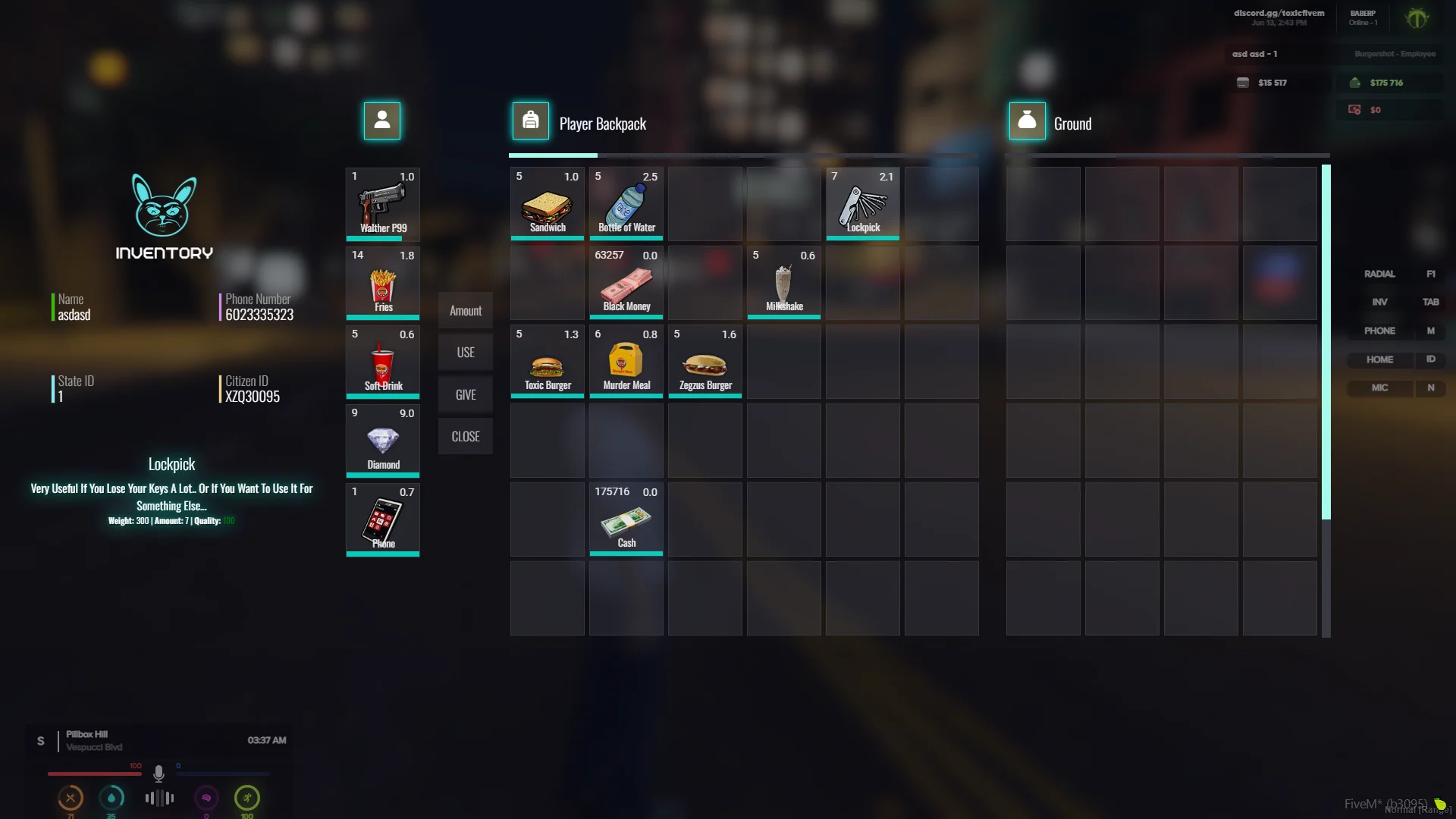The height and width of the screenshot is (819, 1456).
Task: Select the Cash stack slot
Action: tap(626, 519)
